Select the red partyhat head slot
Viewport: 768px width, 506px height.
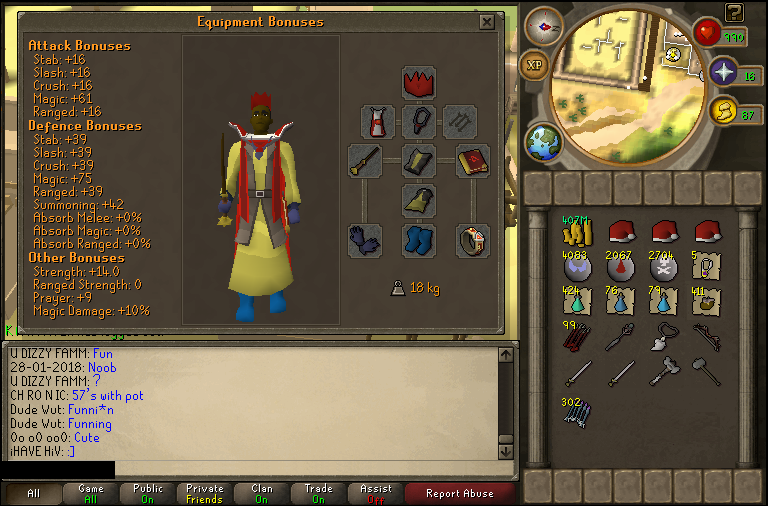point(418,81)
